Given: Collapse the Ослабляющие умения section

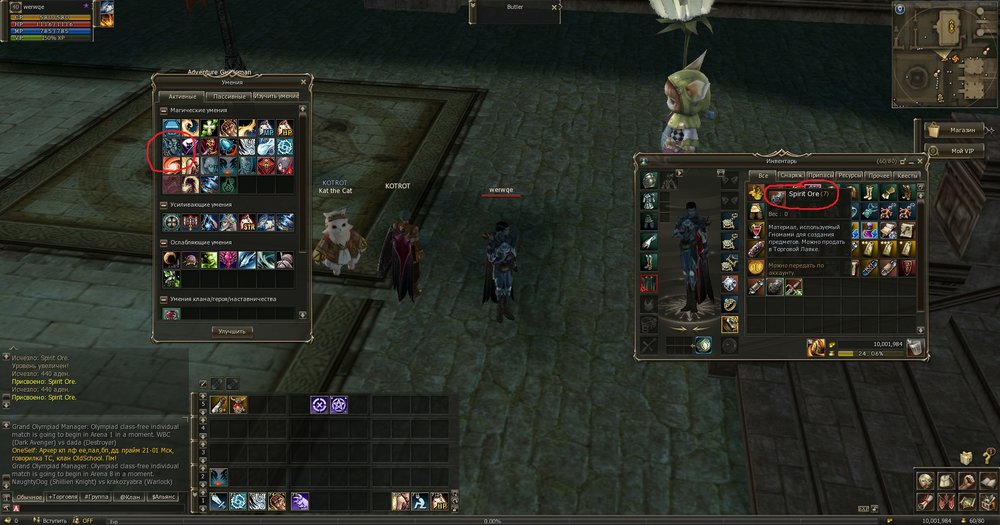Looking at the screenshot, I should [164, 242].
